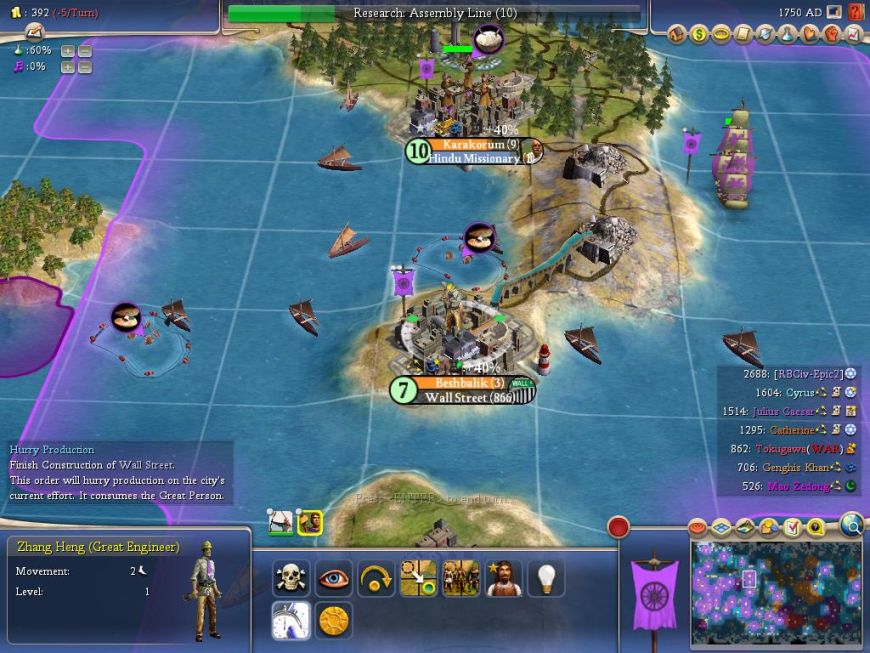Open the Military Advisor fist icon

tap(831, 34)
